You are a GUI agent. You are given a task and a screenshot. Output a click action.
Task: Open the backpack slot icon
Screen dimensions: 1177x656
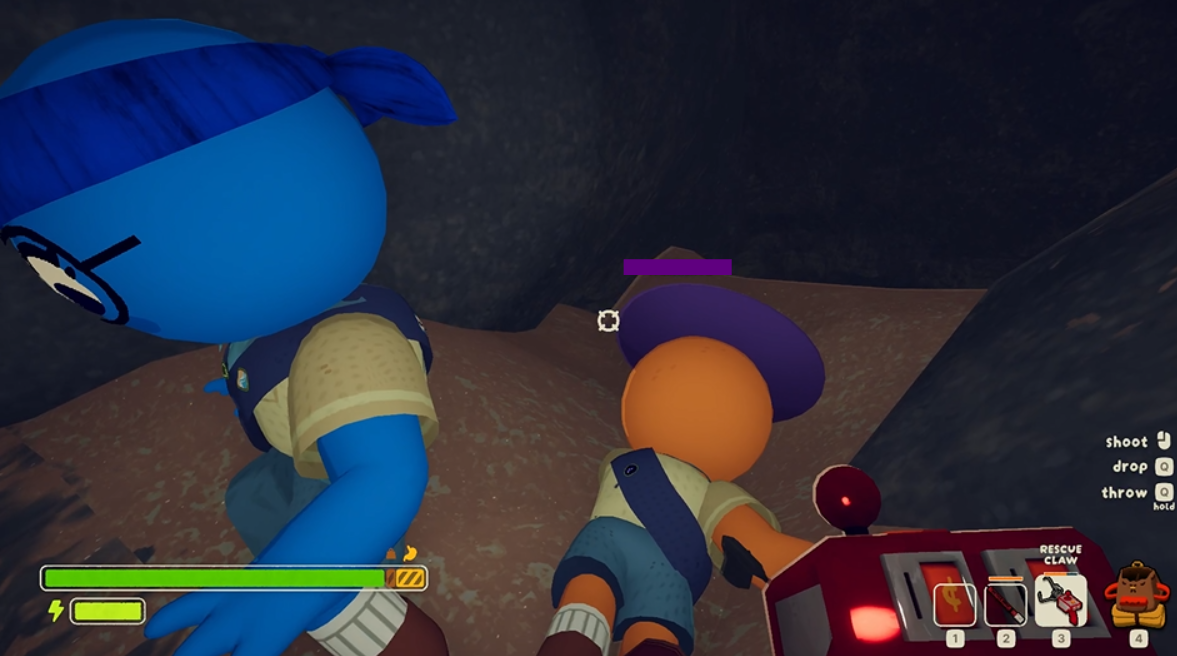click(x=1137, y=597)
